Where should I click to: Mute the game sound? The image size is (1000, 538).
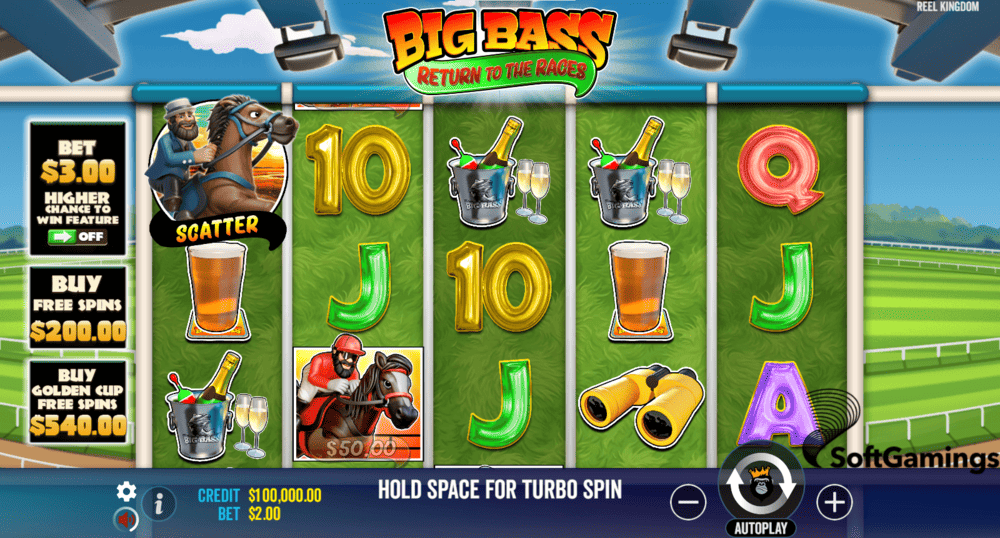(x=126, y=519)
